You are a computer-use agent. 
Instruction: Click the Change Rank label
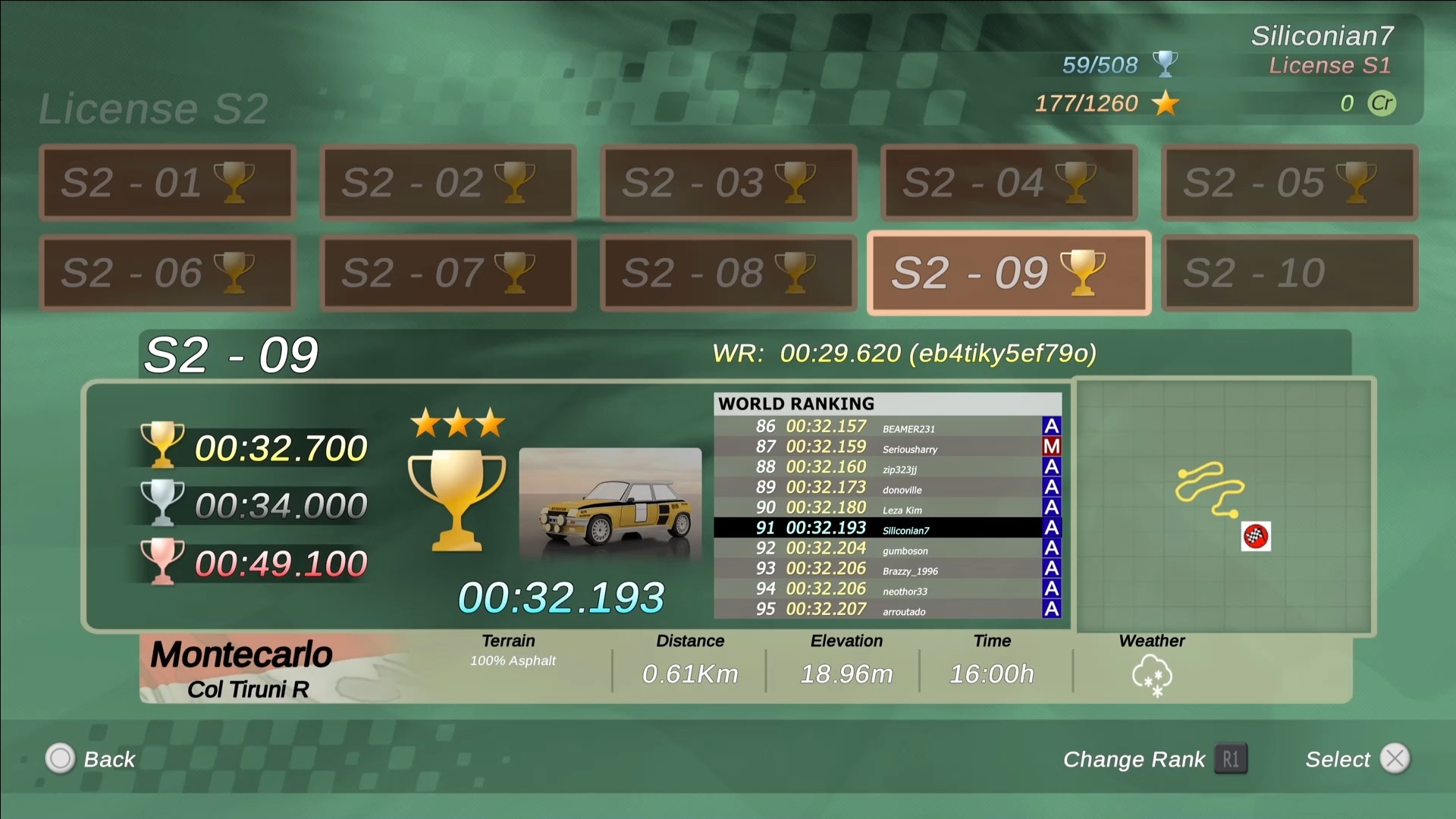point(1134,759)
